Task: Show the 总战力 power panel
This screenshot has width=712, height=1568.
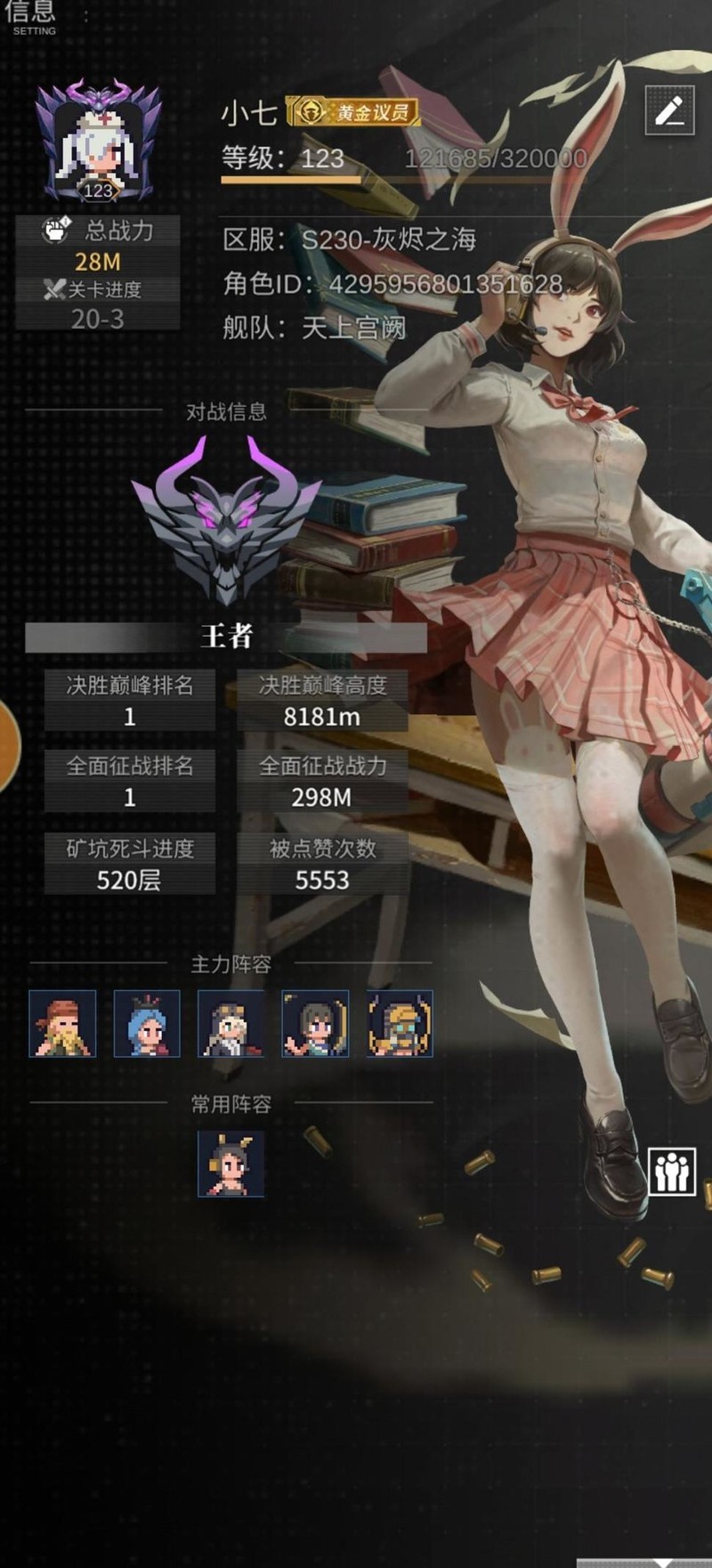Action: click(98, 246)
